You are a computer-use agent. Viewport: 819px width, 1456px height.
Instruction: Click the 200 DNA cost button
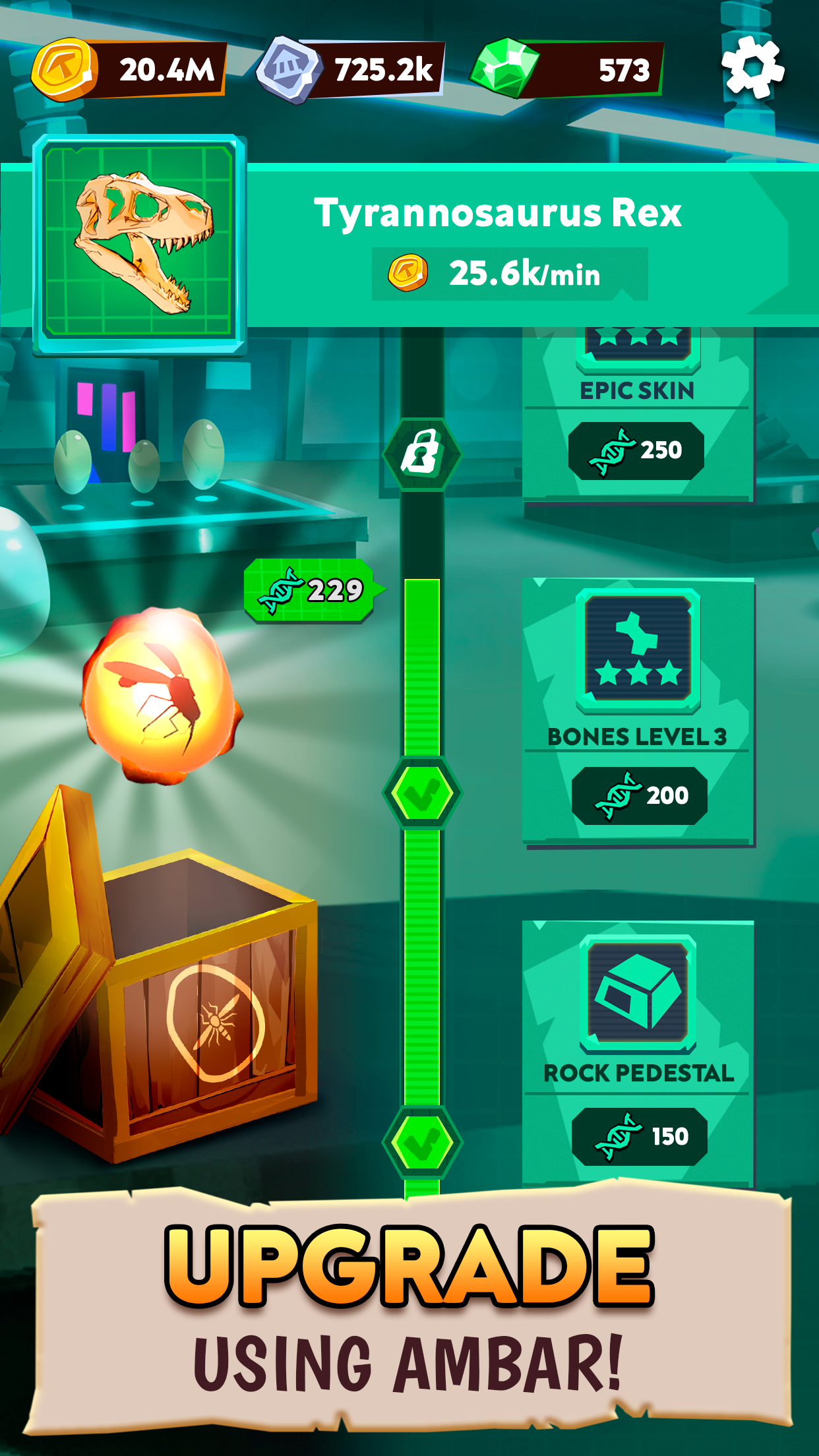[x=639, y=795]
